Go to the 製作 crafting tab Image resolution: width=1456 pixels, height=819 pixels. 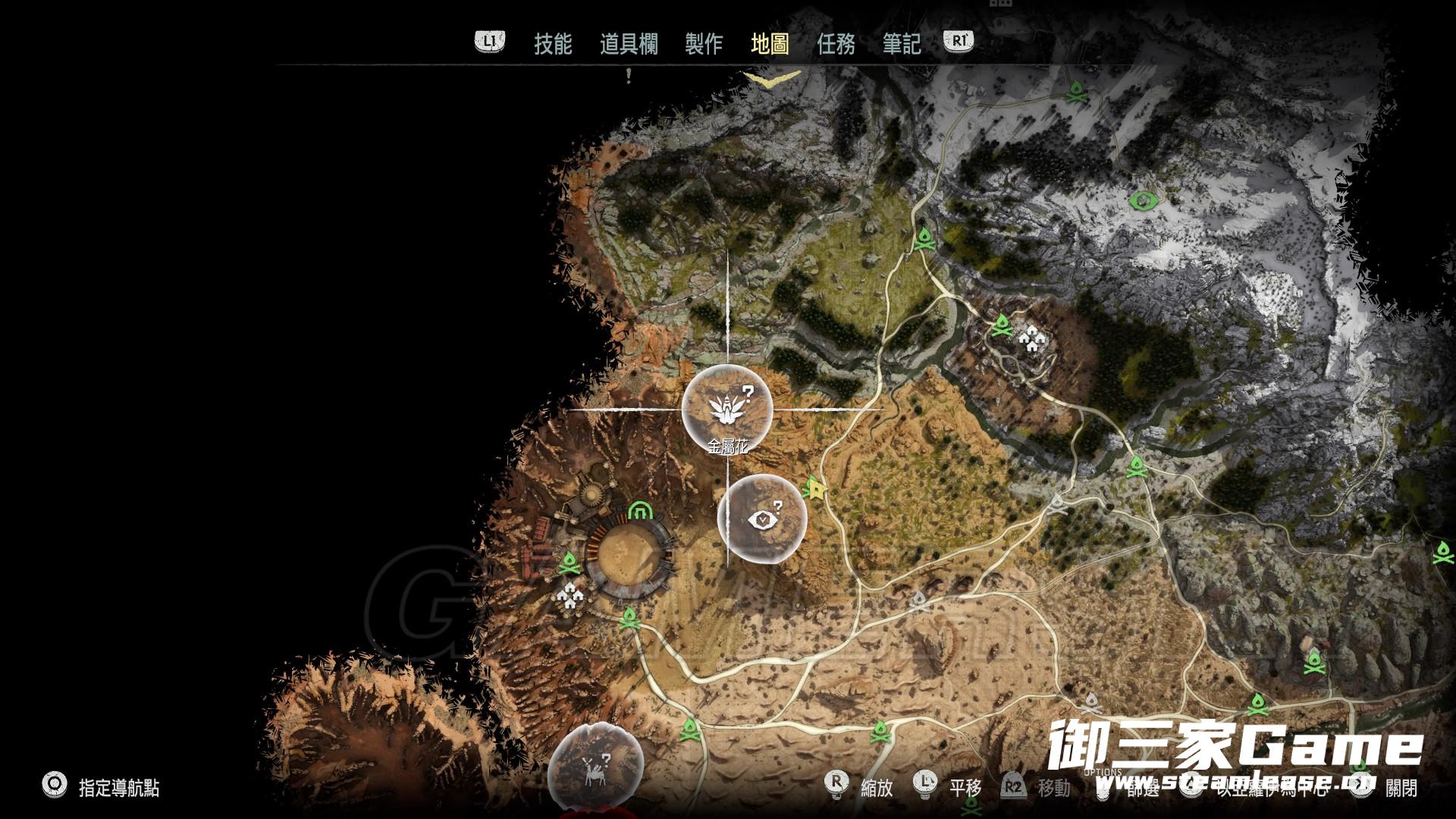(x=703, y=43)
